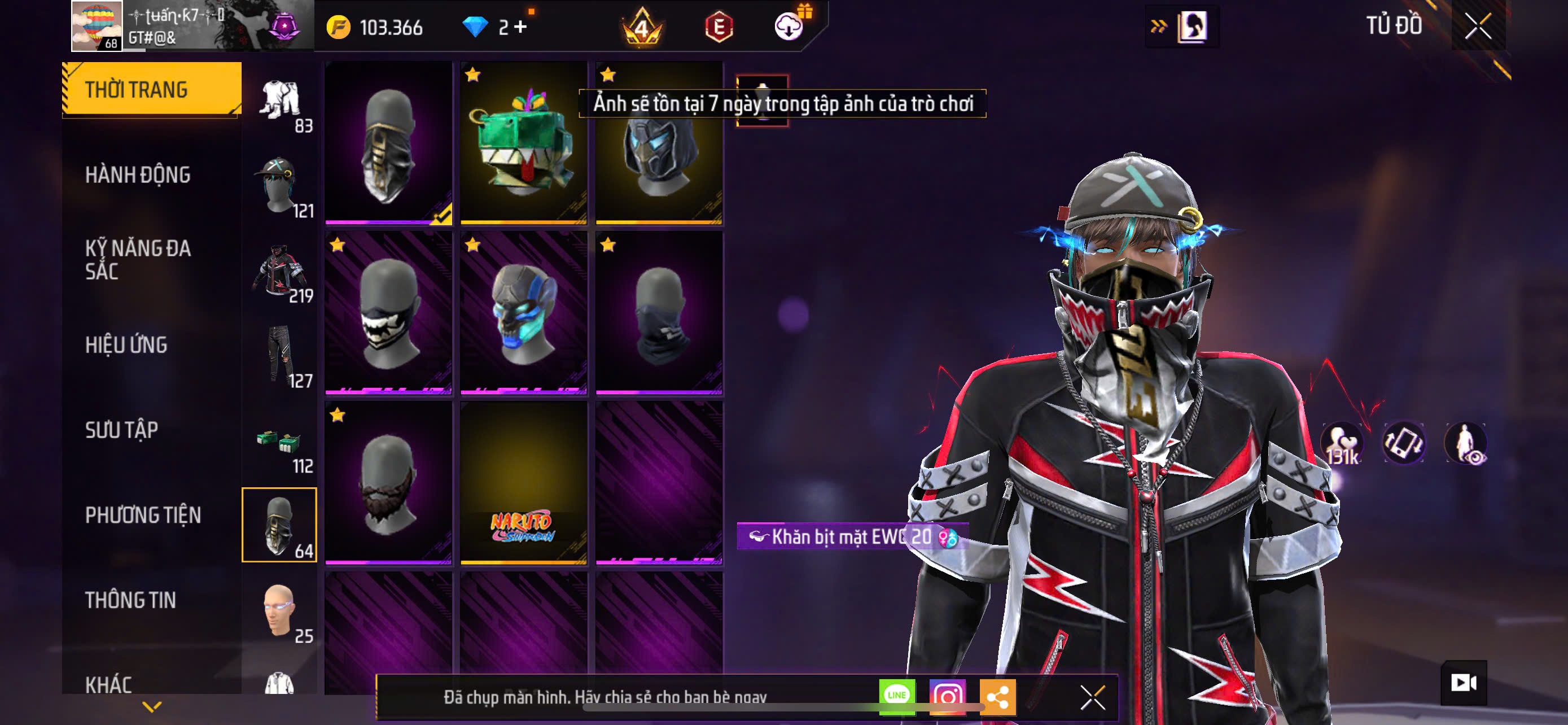Tap the video camera record button
The height and width of the screenshot is (725, 1568).
point(1464,683)
